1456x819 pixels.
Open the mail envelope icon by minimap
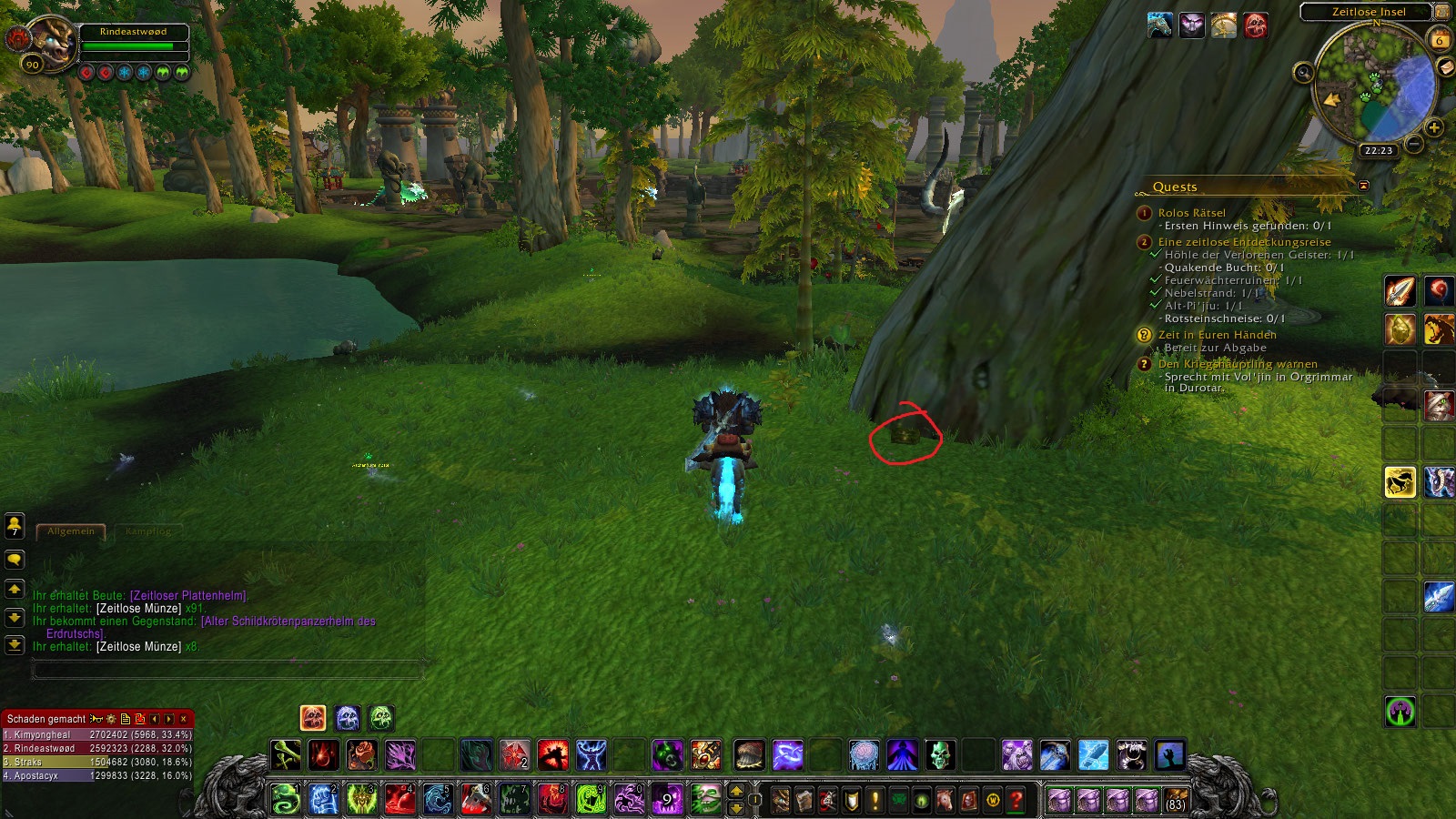point(1445,67)
